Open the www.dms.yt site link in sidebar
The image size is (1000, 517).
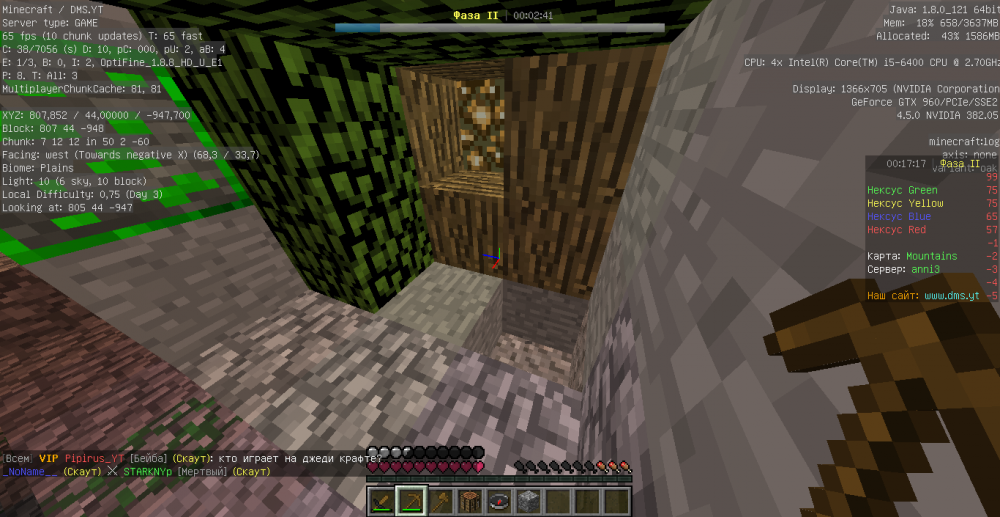point(952,296)
